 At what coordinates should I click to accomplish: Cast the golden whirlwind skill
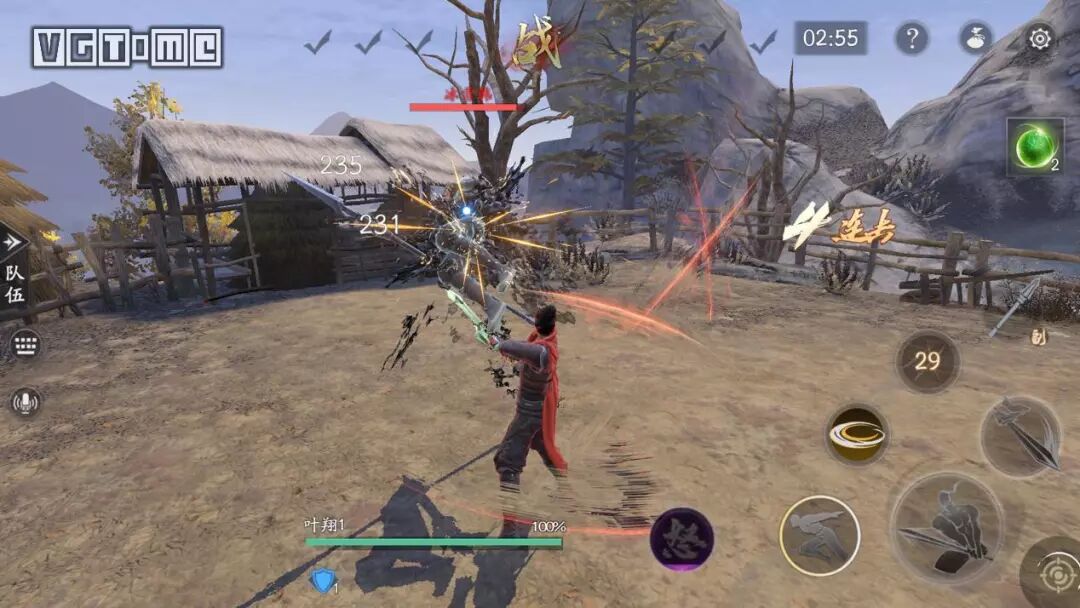[x=857, y=435]
